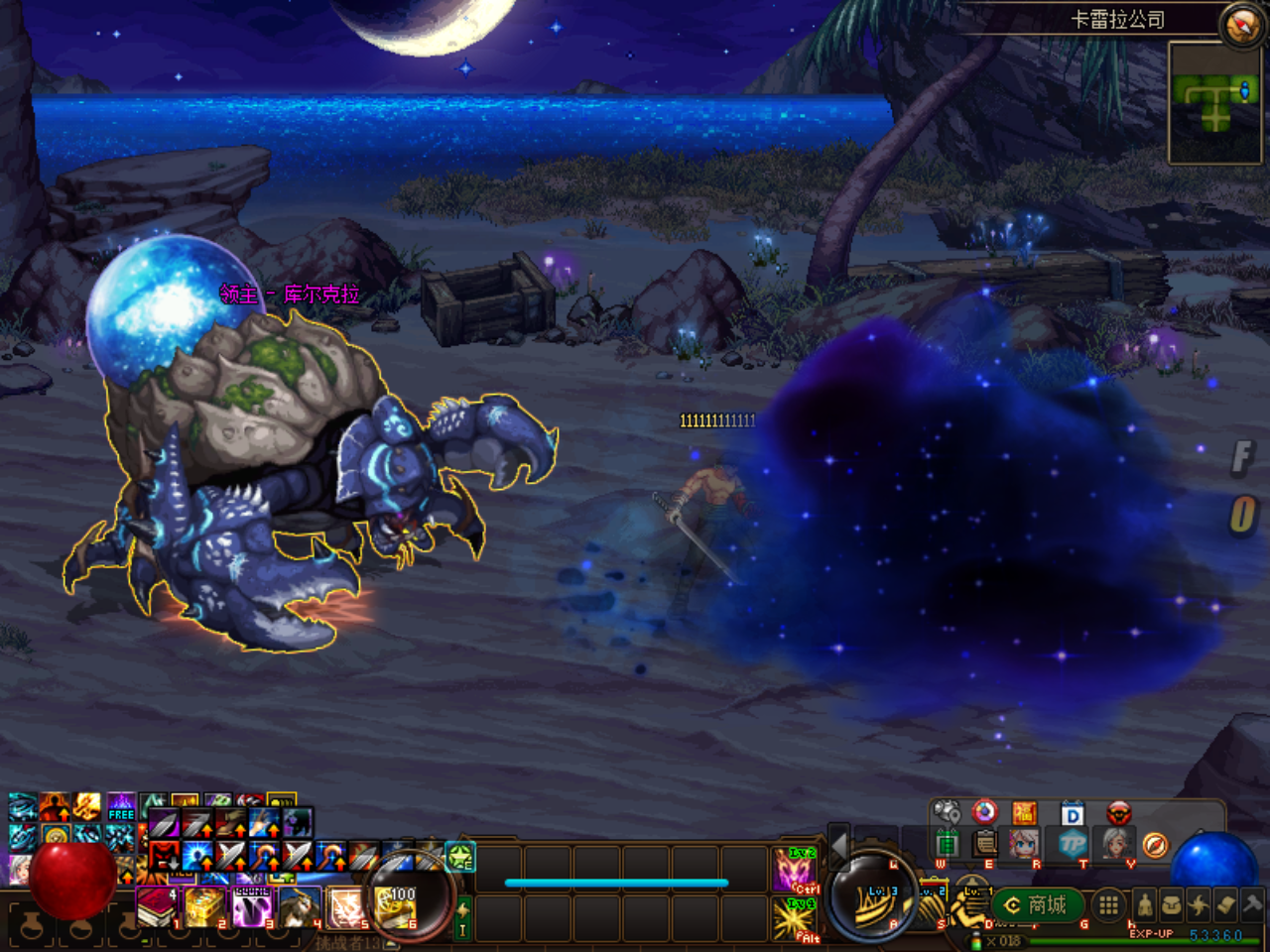Open the blue TP icon
This screenshot has height=952, width=1270.
(x=1072, y=844)
